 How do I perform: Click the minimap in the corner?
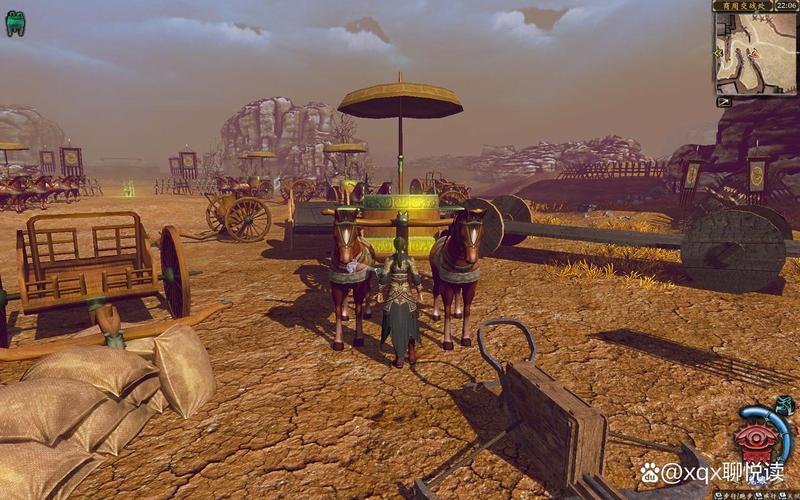pyautogui.click(x=755, y=53)
